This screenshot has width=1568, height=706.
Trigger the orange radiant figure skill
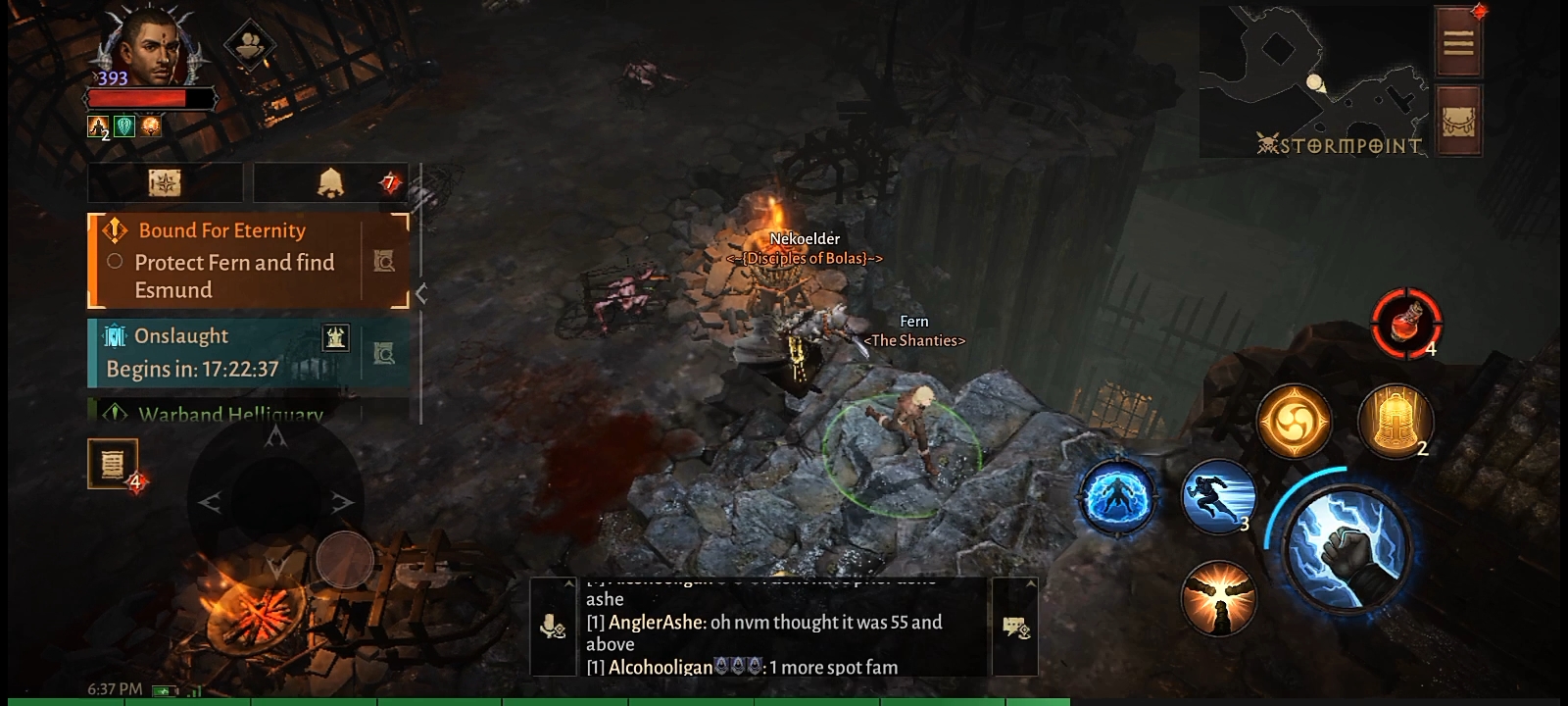(x=1218, y=597)
